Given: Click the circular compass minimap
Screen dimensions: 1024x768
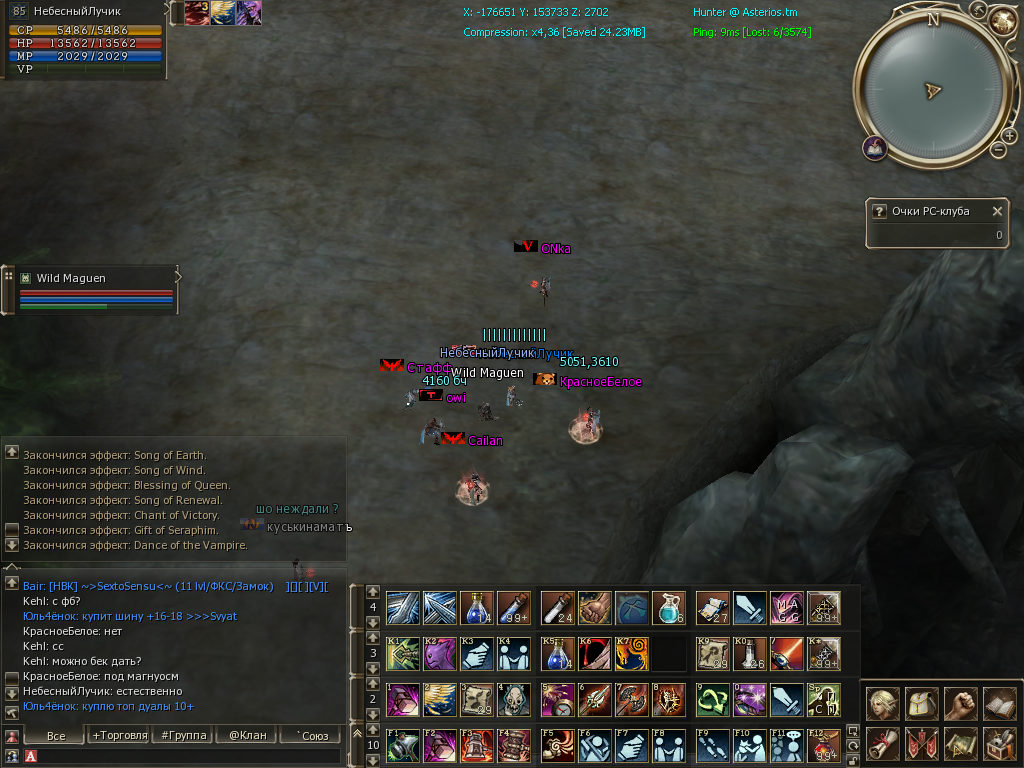Looking at the screenshot, I should [932, 90].
